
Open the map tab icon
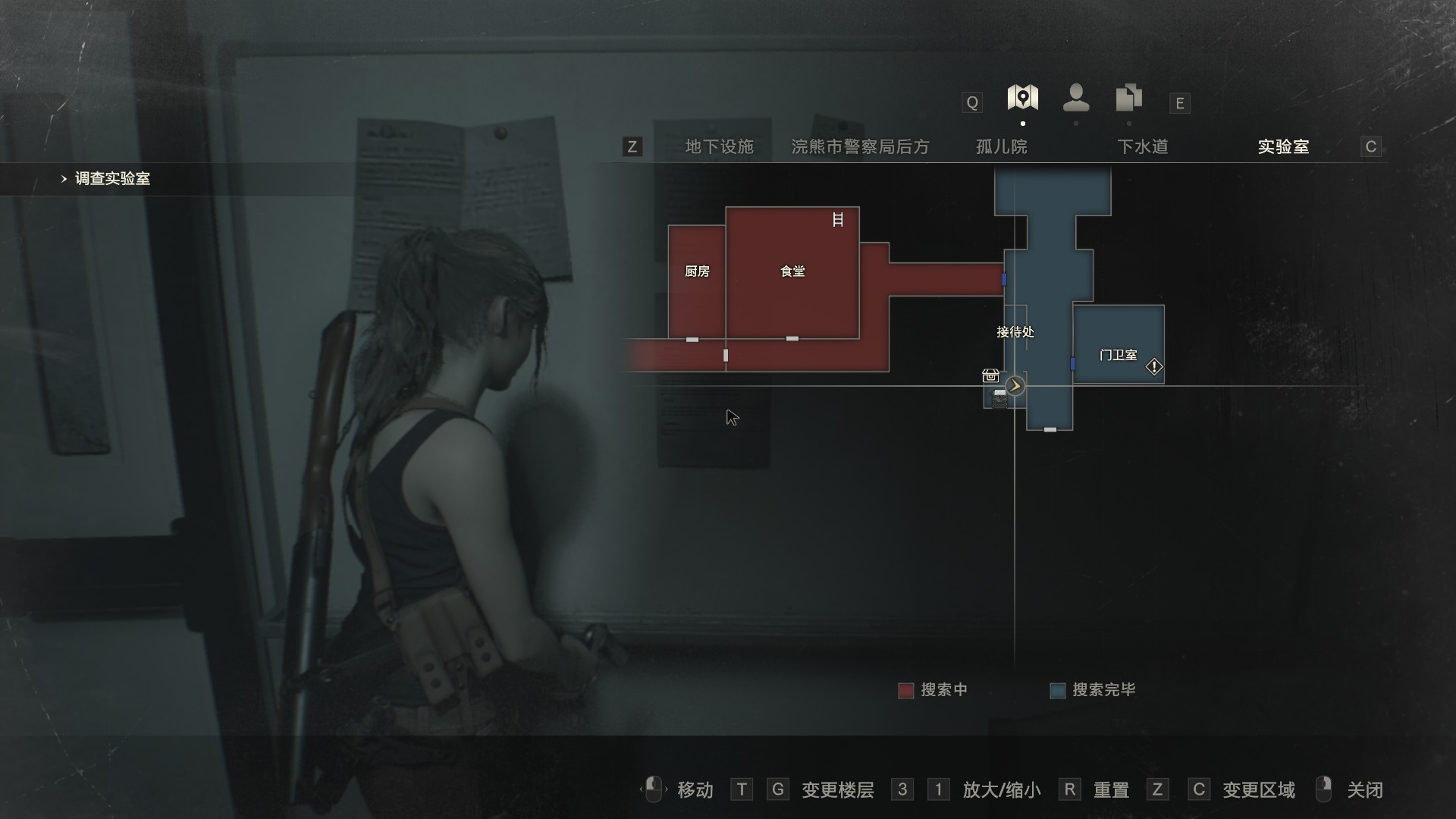pos(1022,98)
